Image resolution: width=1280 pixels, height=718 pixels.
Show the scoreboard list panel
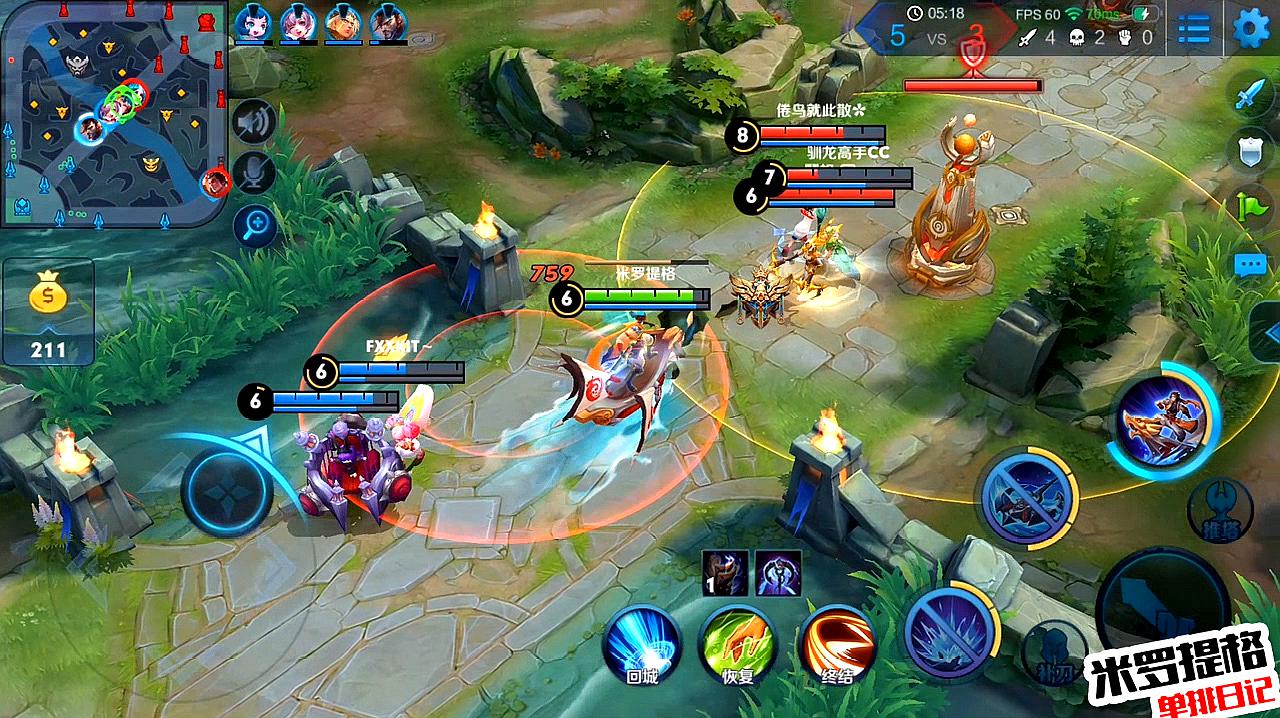click(1194, 29)
